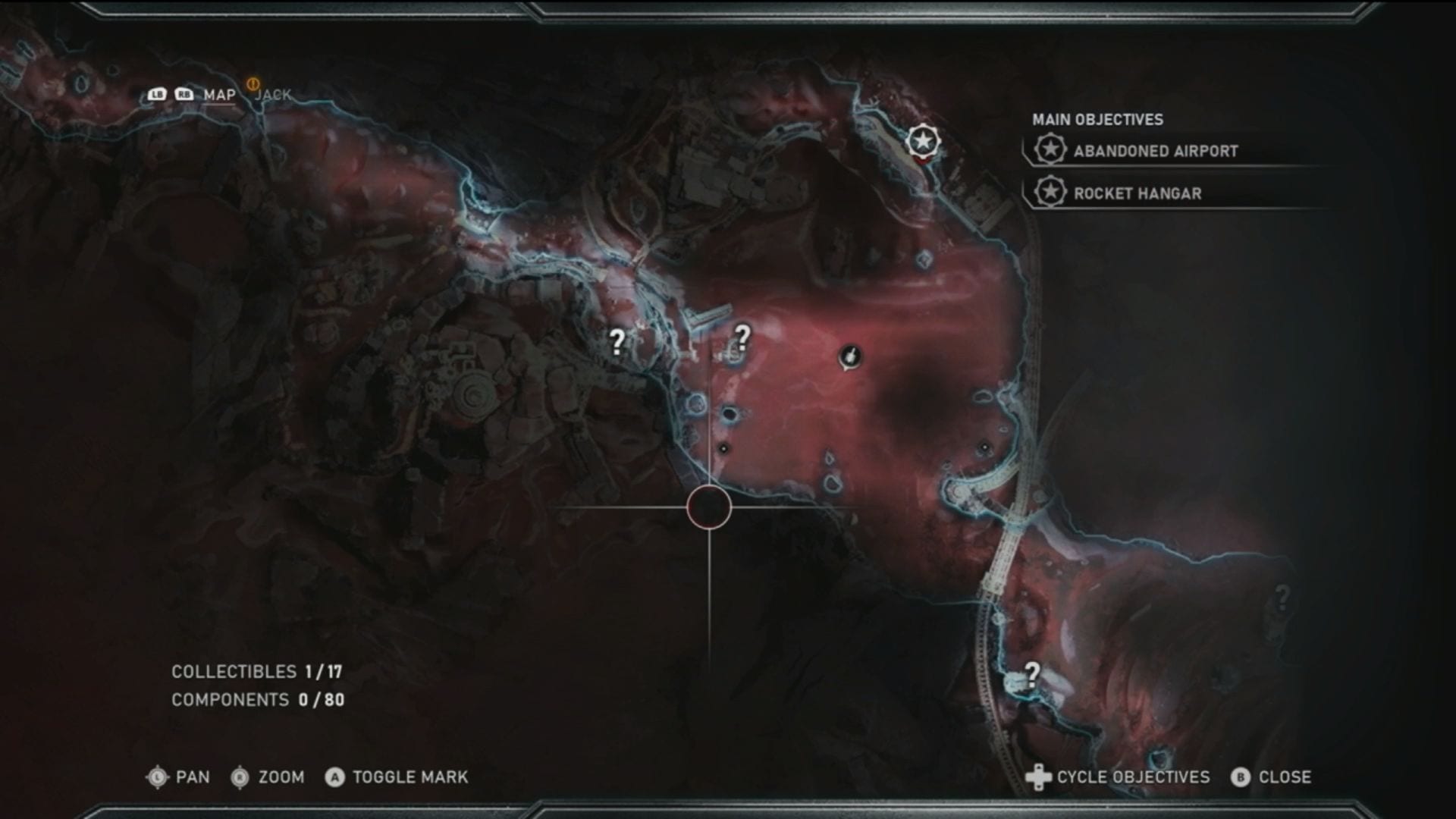Image resolution: width=1456 pixels, height=819 pixels.
Task: Select the question mark marker near the railway
Action: [1032, 673]
